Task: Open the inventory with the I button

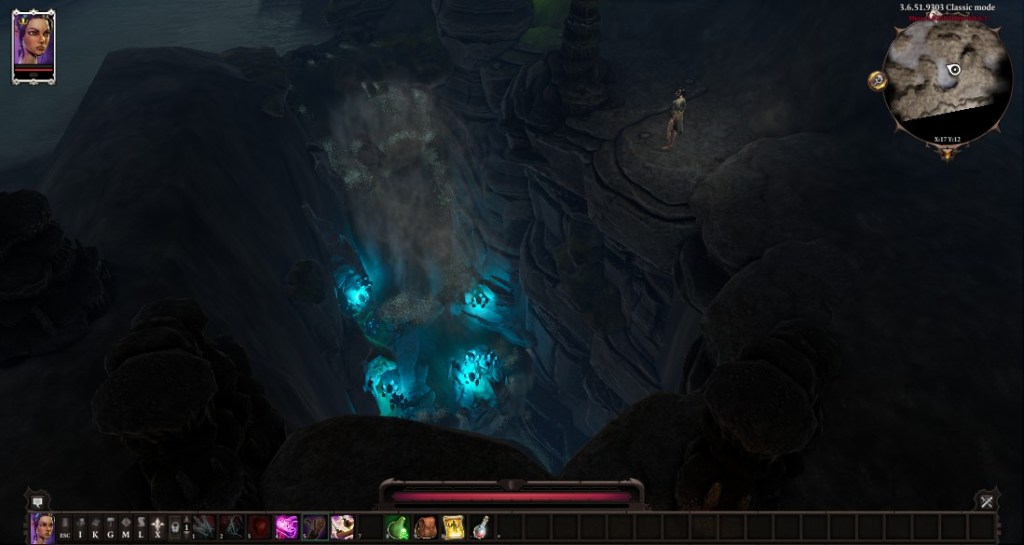Action: click(x=80, y=527)
